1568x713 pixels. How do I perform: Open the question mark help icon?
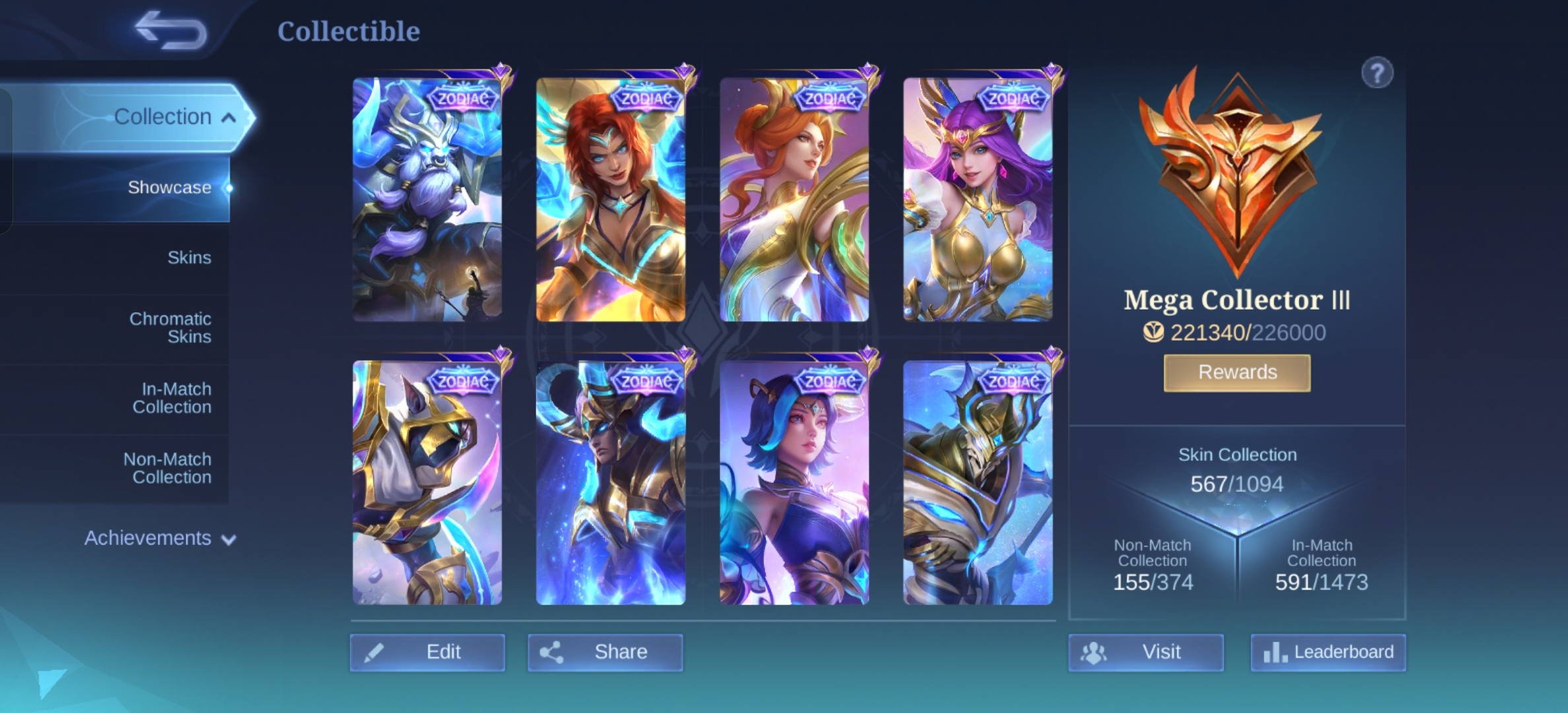[x=1377, y=73]
